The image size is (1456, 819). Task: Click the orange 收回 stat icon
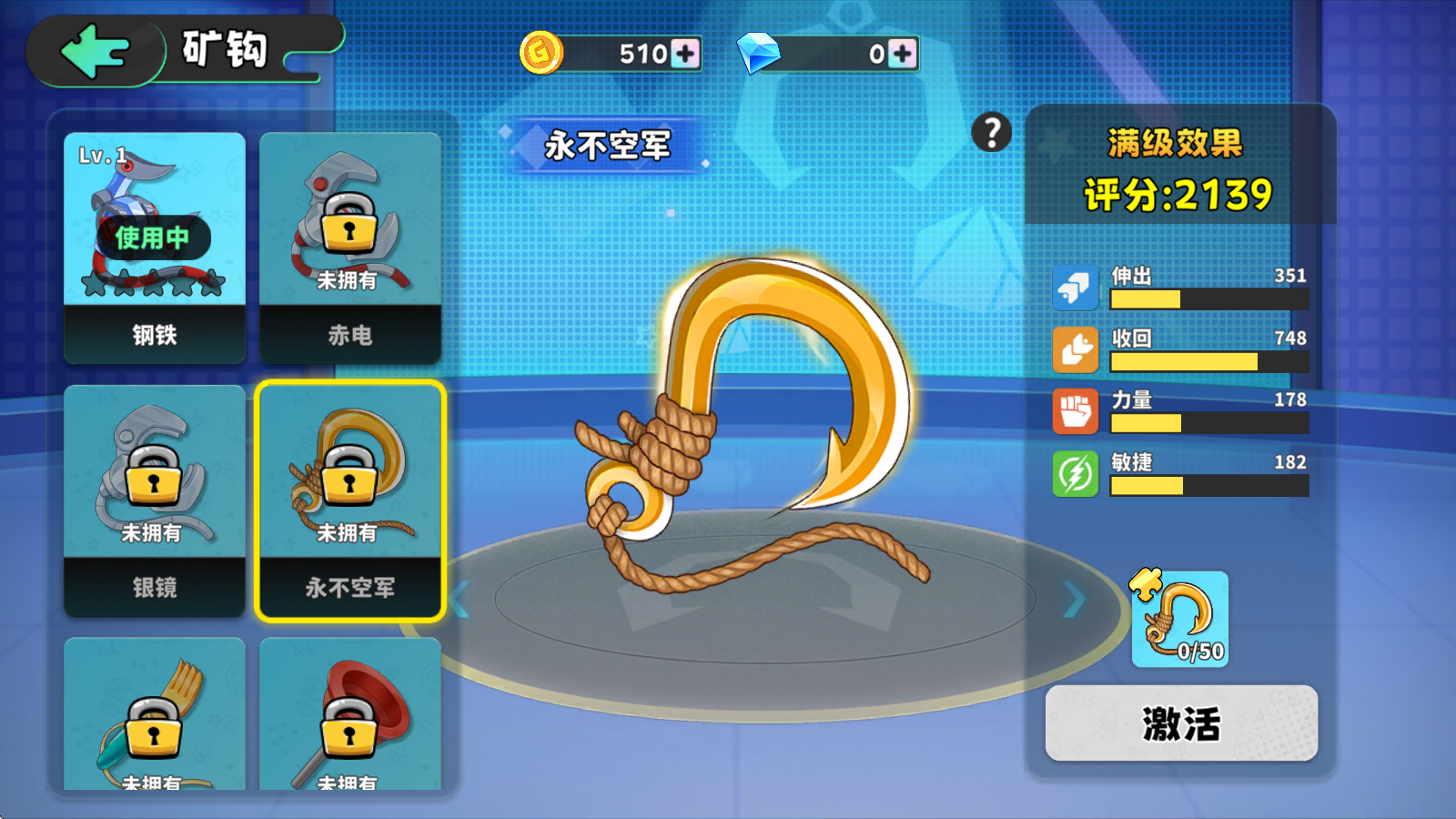(x=1076, y=349)
